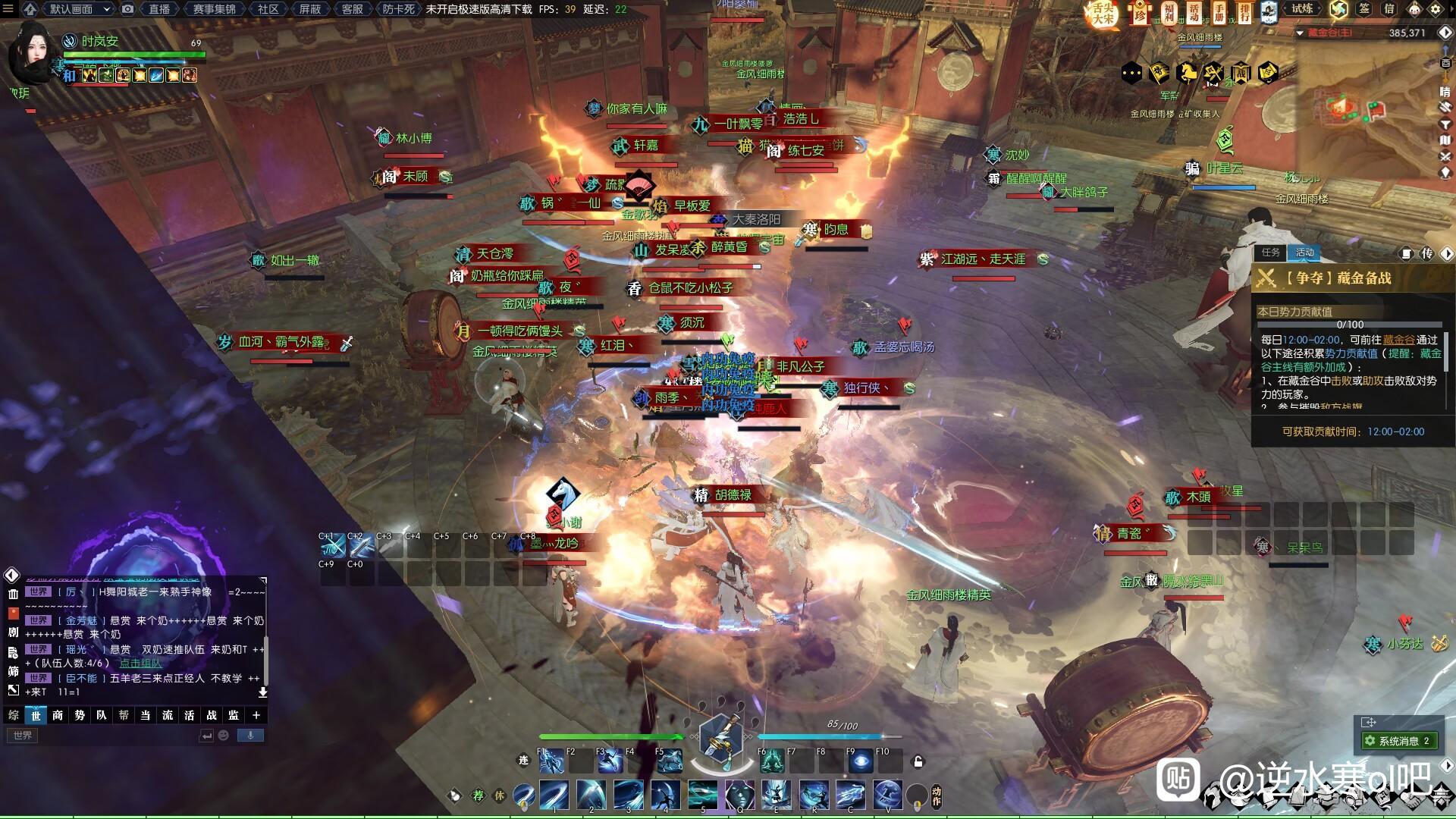Take a screenshot with the camera icon
The image size is (1456, 819).
pos(128,9)
